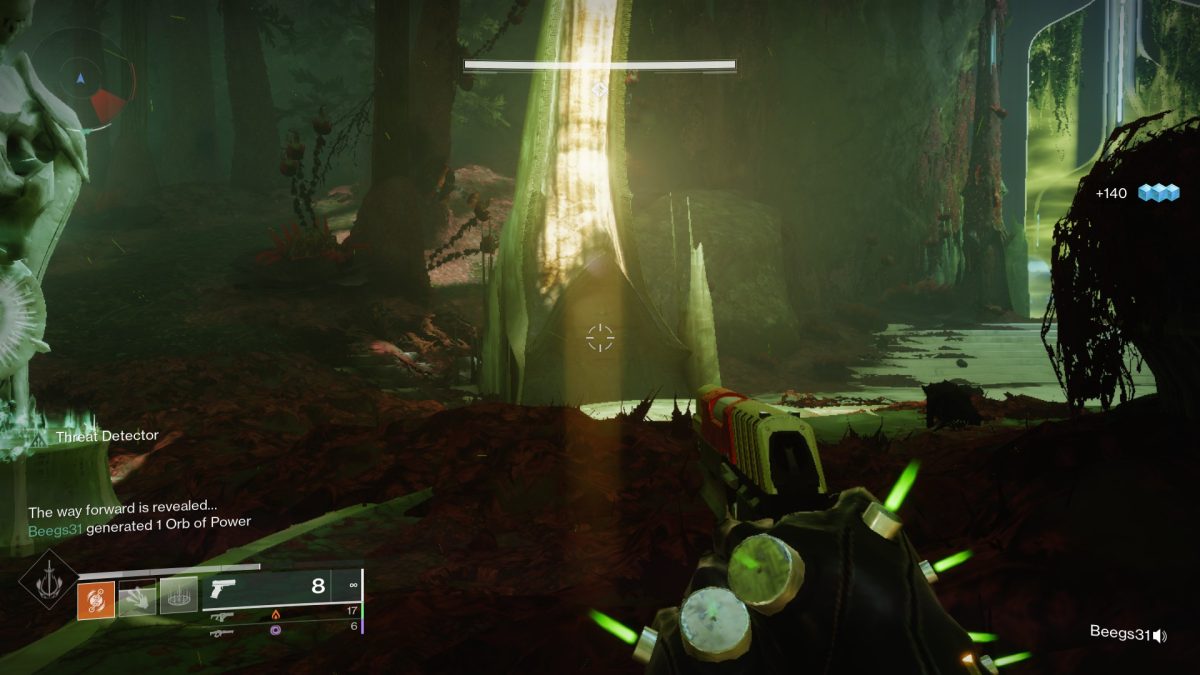Image resolution: width=1200 pixels, height=675 pixels.
Task: Click the Threat Detector buff label
Action: click(107, 436)
